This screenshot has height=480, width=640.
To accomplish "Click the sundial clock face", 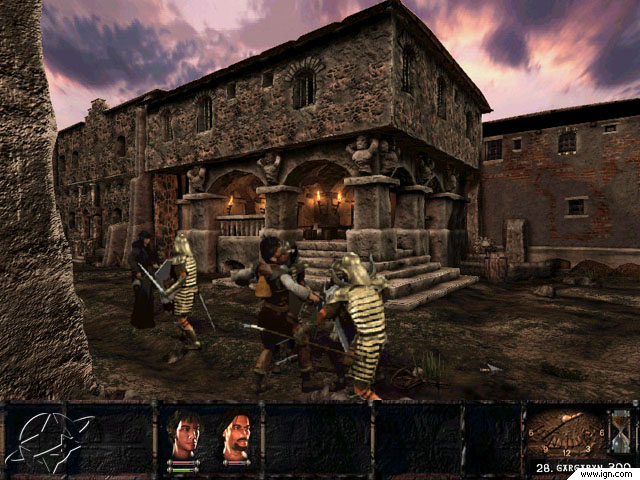I will tap(566, 433).
